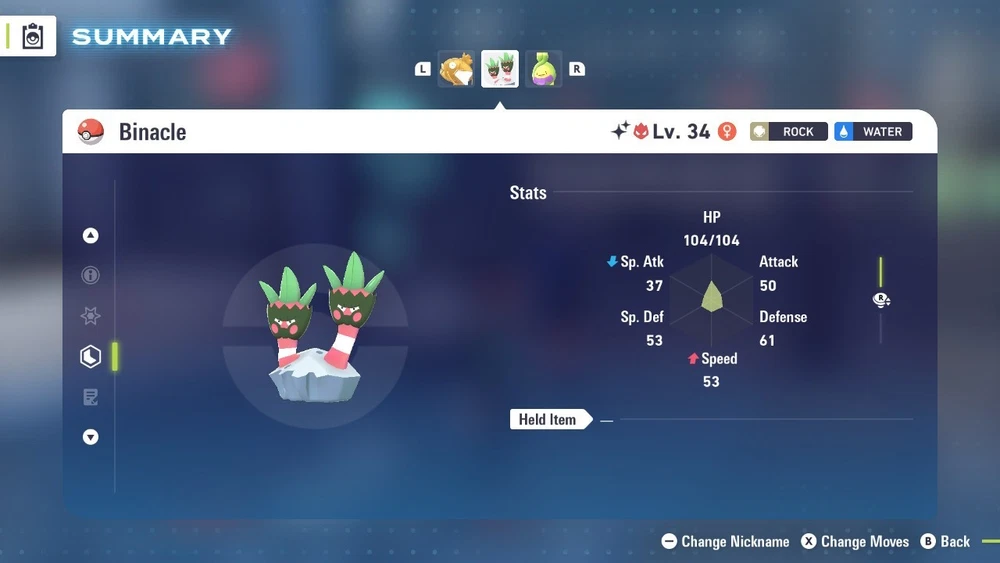This screenshot has height=563, width=1000.
Task: Select the hexagon stats tab
Action: 91,356
